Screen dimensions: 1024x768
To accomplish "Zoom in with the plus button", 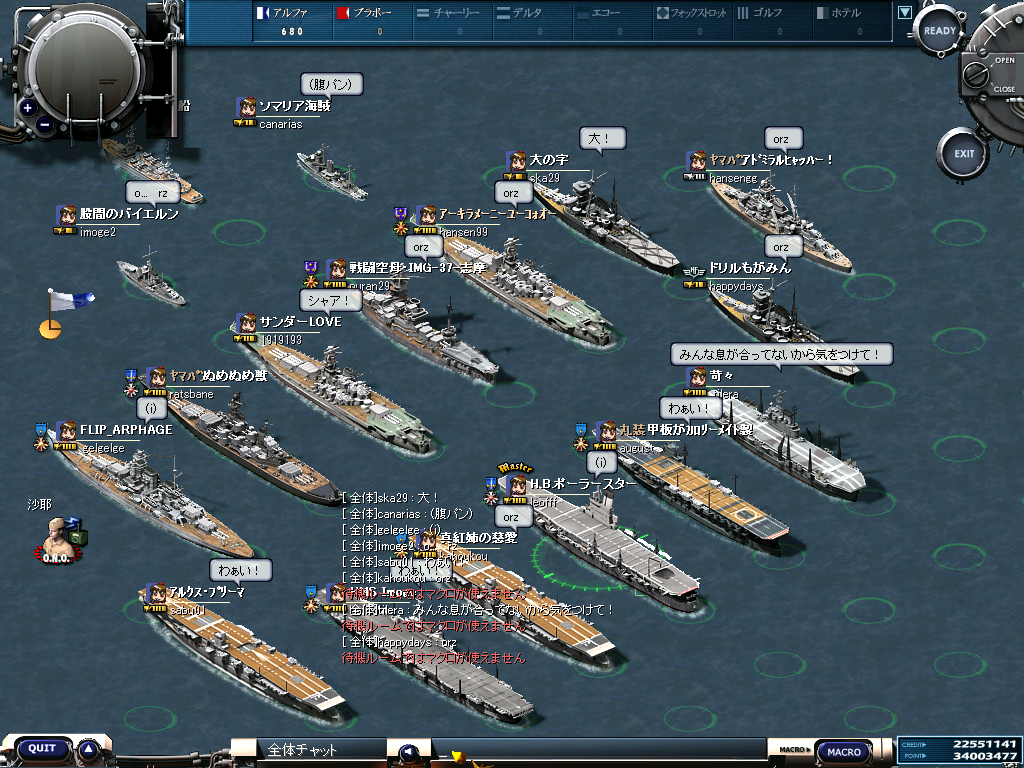I will click(28, 108).
